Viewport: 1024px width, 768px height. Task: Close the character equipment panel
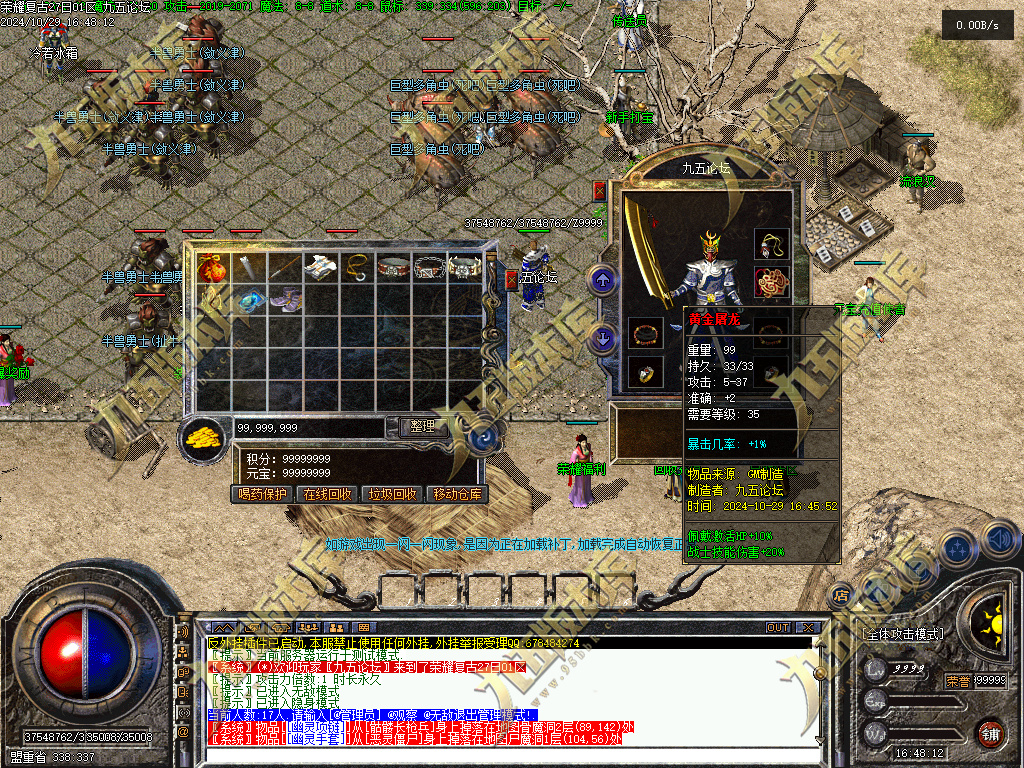(600, 190)
